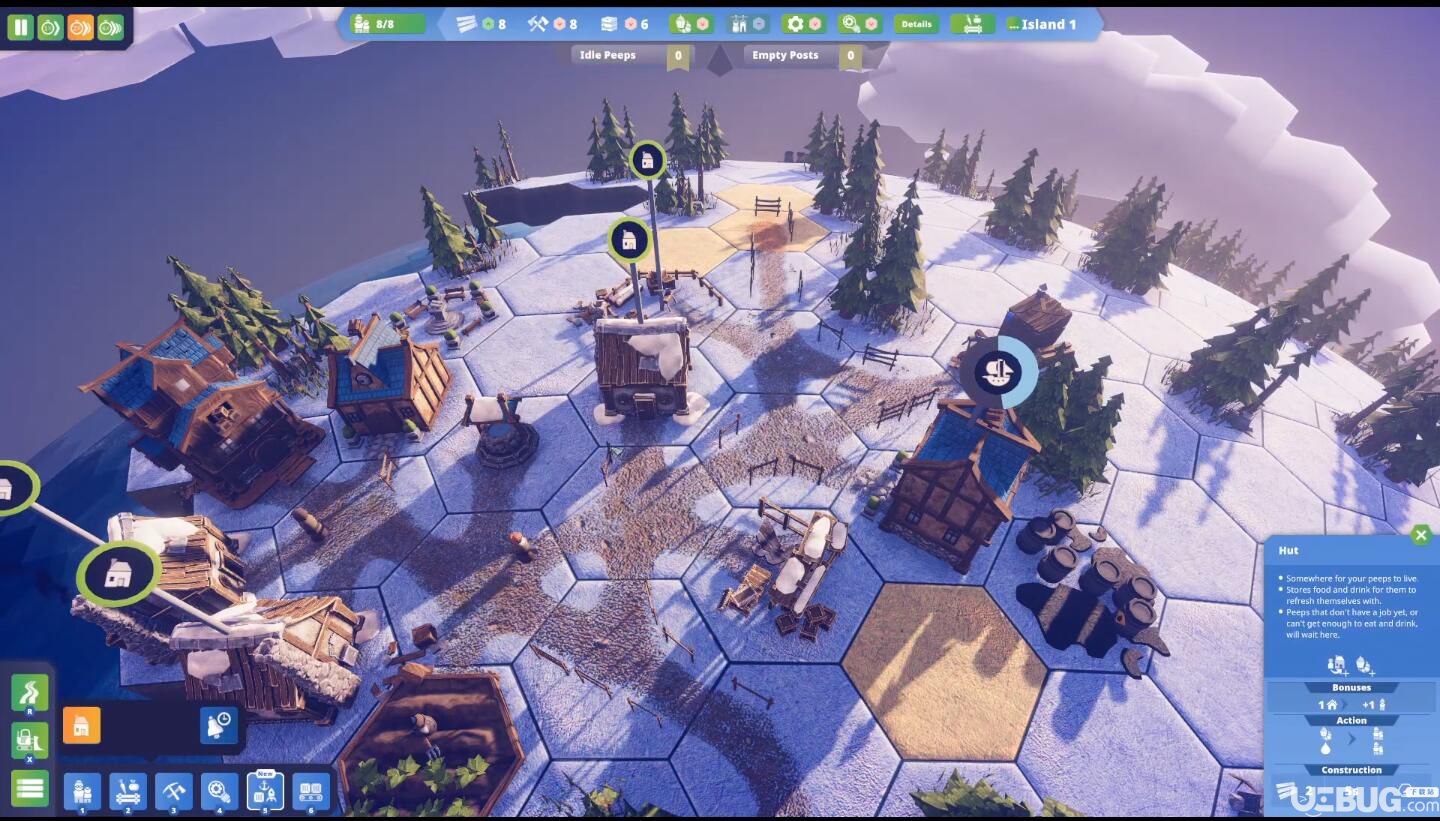Open the pickaxe and axe resource category
Viewport: 1440px width, 821px height.
(x=174, y=791)
